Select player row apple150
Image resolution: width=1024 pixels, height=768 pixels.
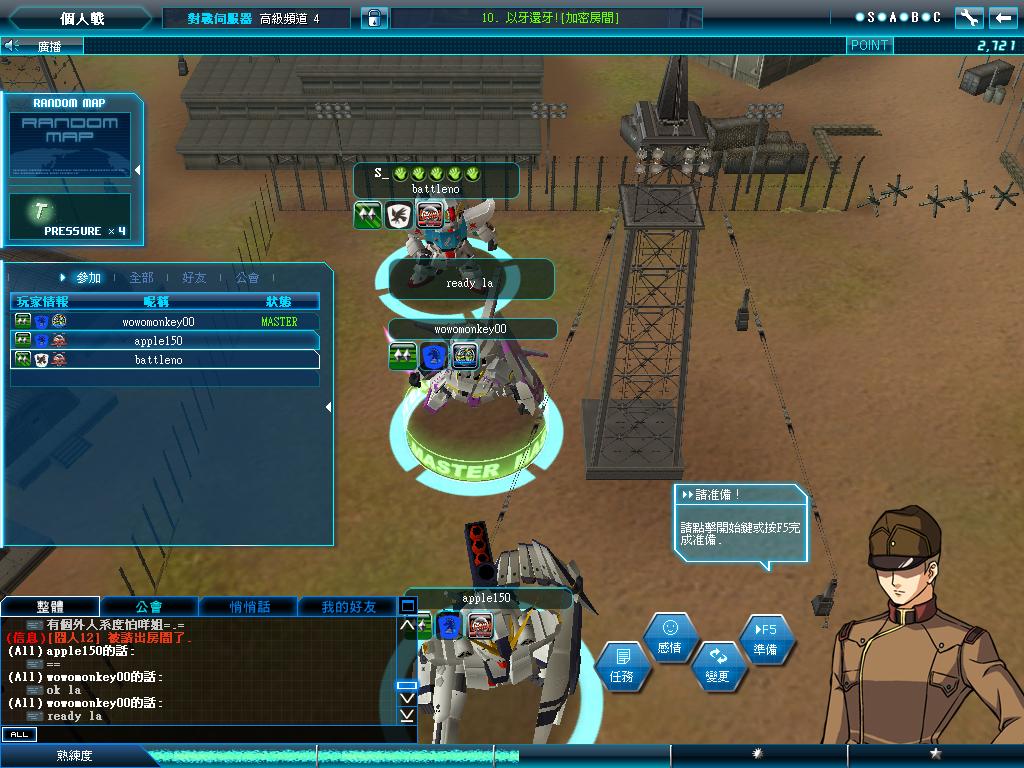pyautogui.click(x=165, y=341)
